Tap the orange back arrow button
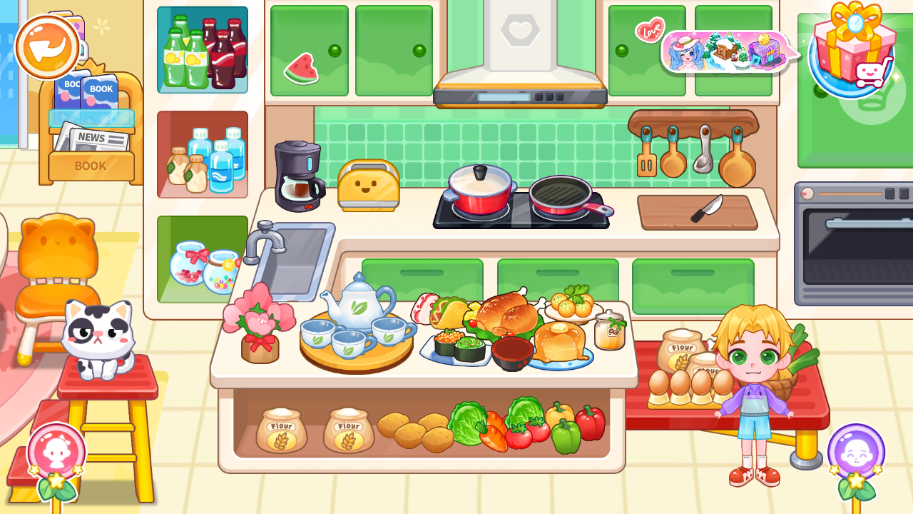The width and height of the screenshot is (913, 514). click(47, 46)
